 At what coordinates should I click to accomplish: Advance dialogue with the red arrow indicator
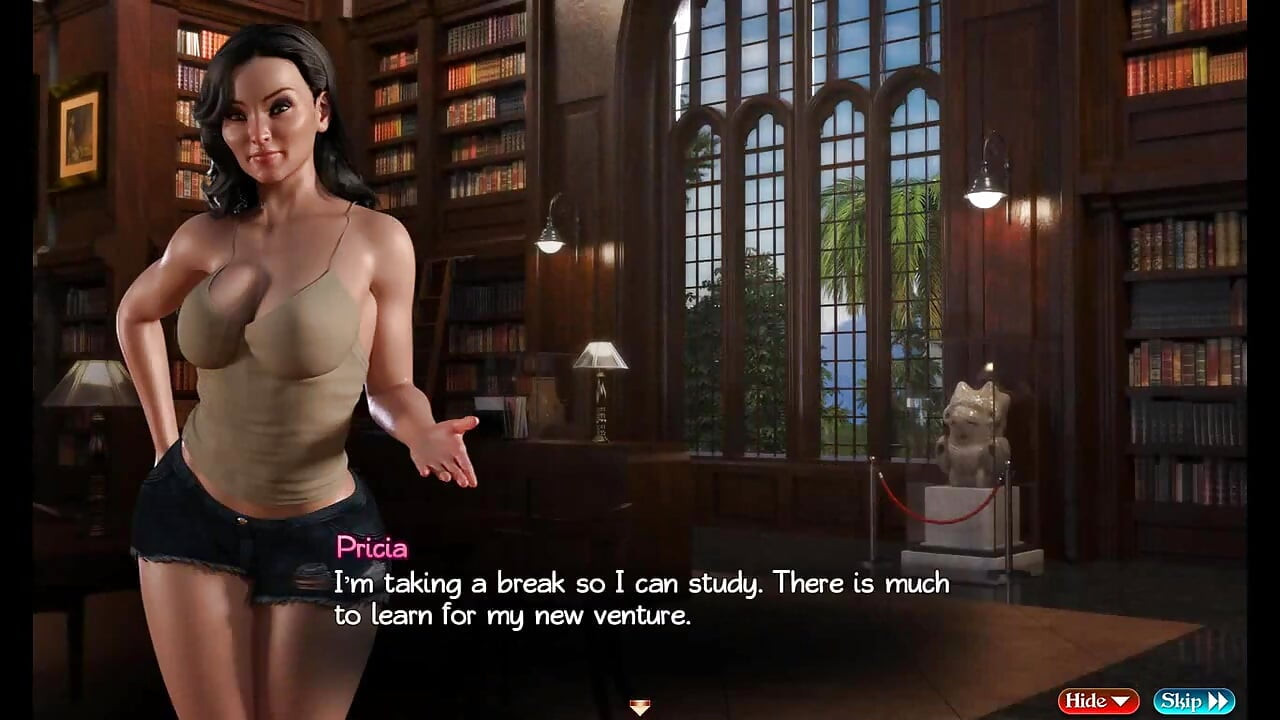click(640, 707)
